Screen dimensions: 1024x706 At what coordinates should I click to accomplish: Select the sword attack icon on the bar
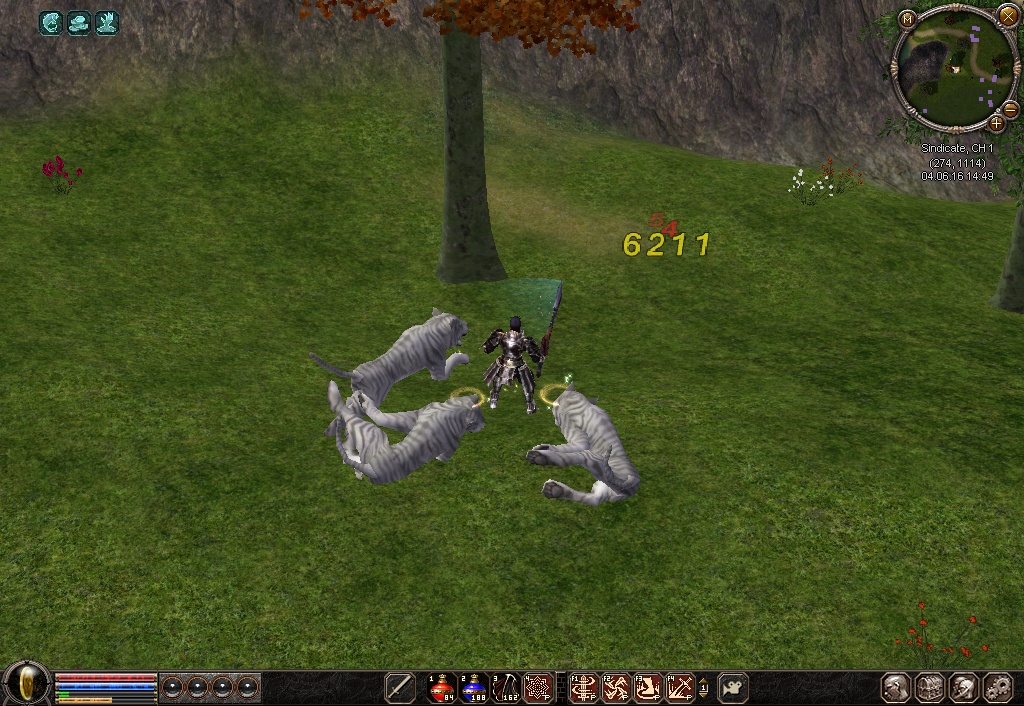(400, 687)
